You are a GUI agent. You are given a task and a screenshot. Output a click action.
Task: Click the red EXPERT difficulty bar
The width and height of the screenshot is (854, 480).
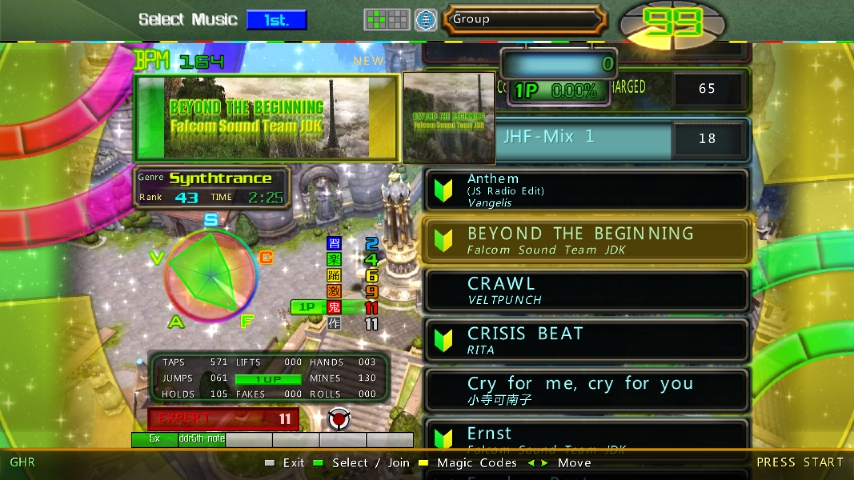222,419
